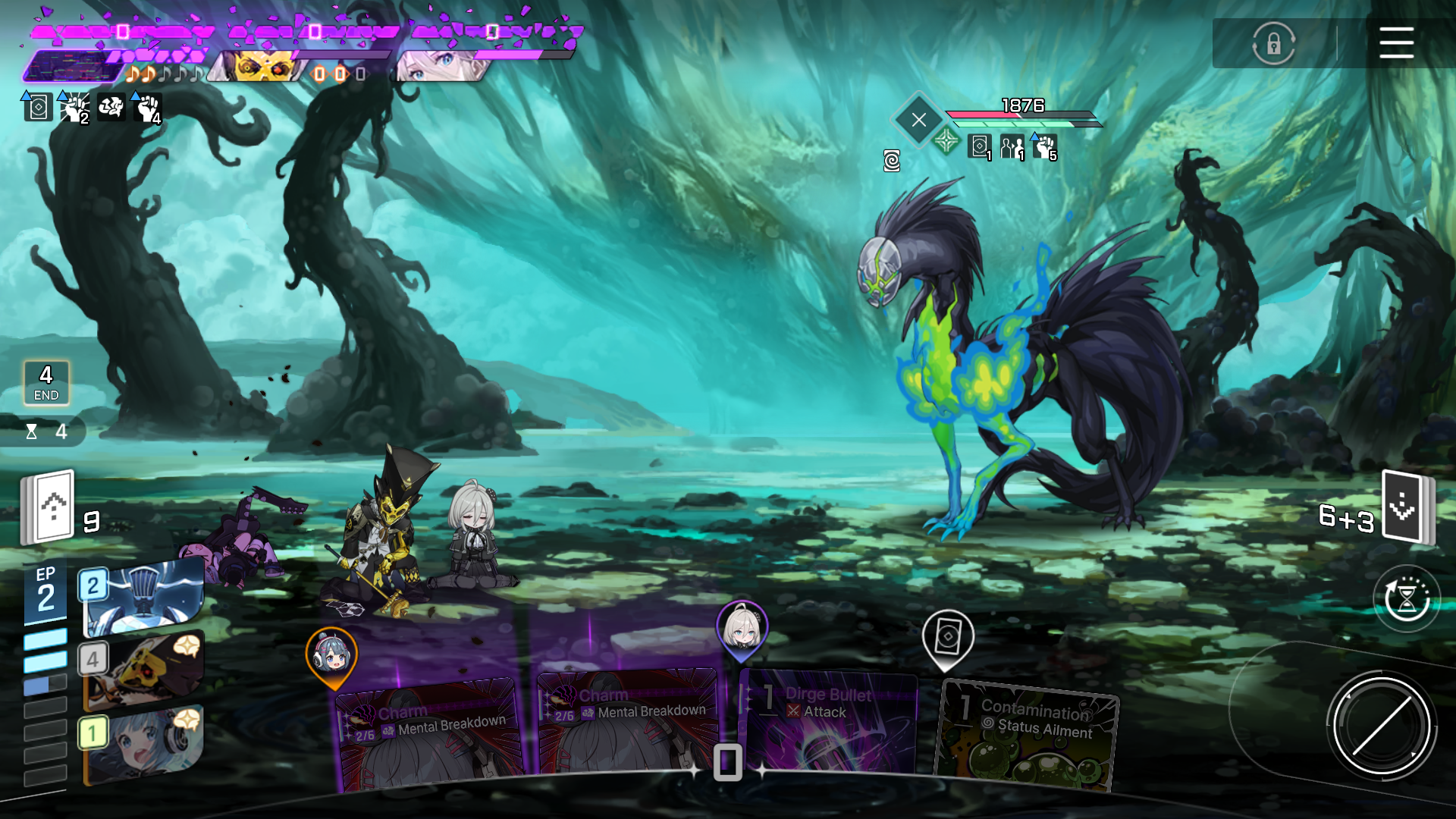Image resolution: width=1456 pixels, height=819 pixels.
Task: Activate the hourglass timer button
Action: click(1407, 599)
